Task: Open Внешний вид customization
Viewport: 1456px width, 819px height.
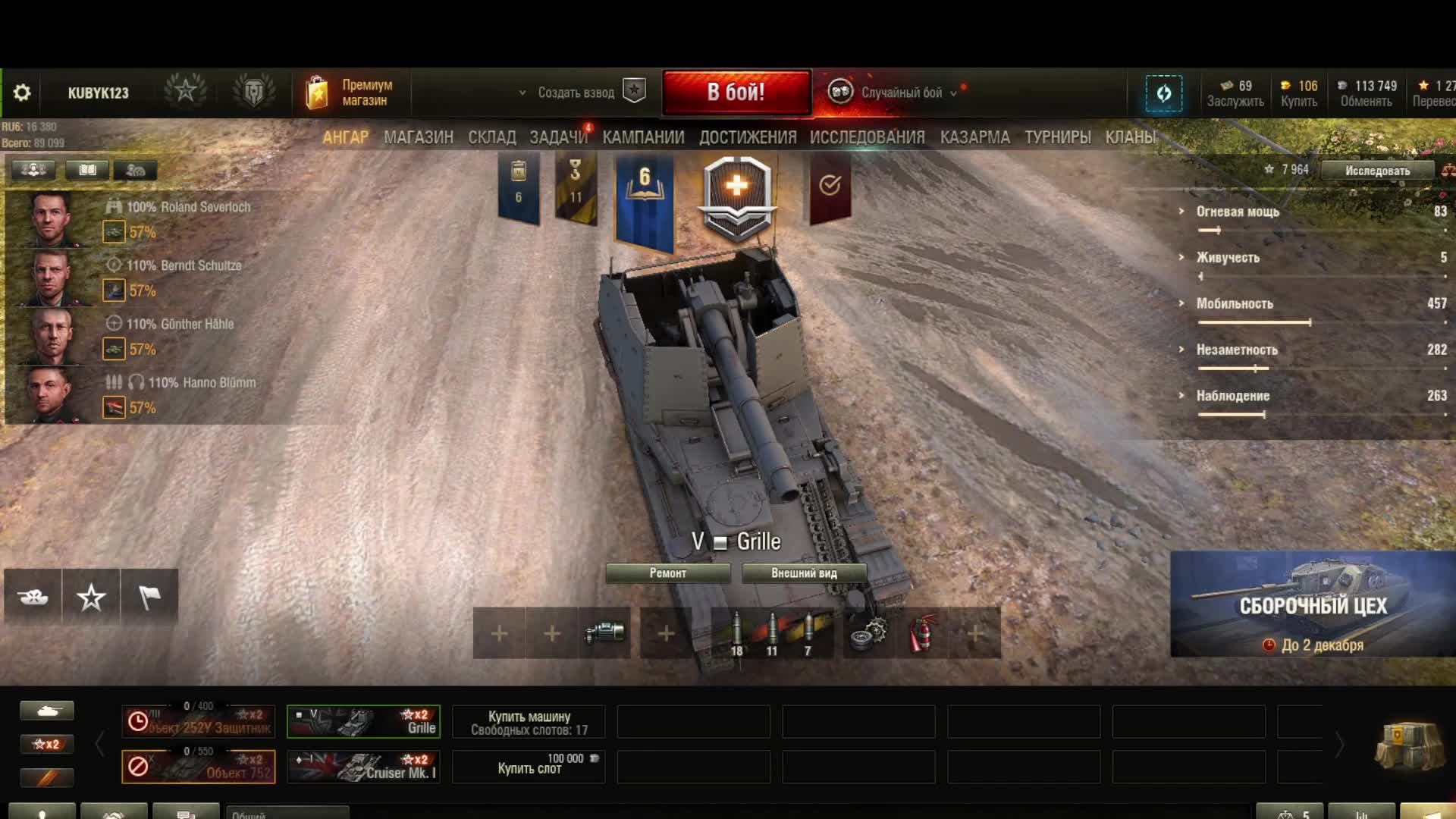Action: pos(804,573)
